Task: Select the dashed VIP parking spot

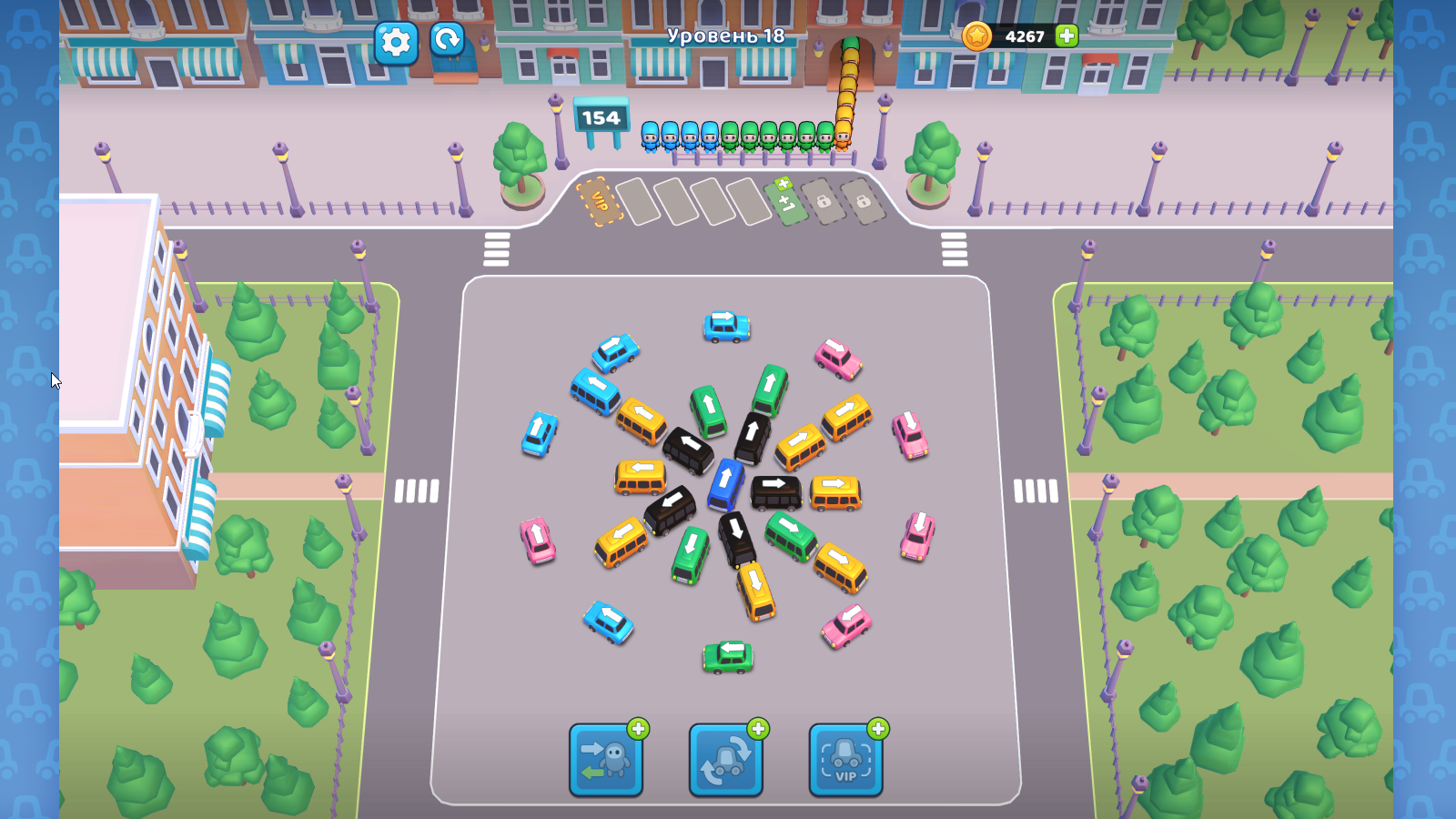Action: (598, 199)
